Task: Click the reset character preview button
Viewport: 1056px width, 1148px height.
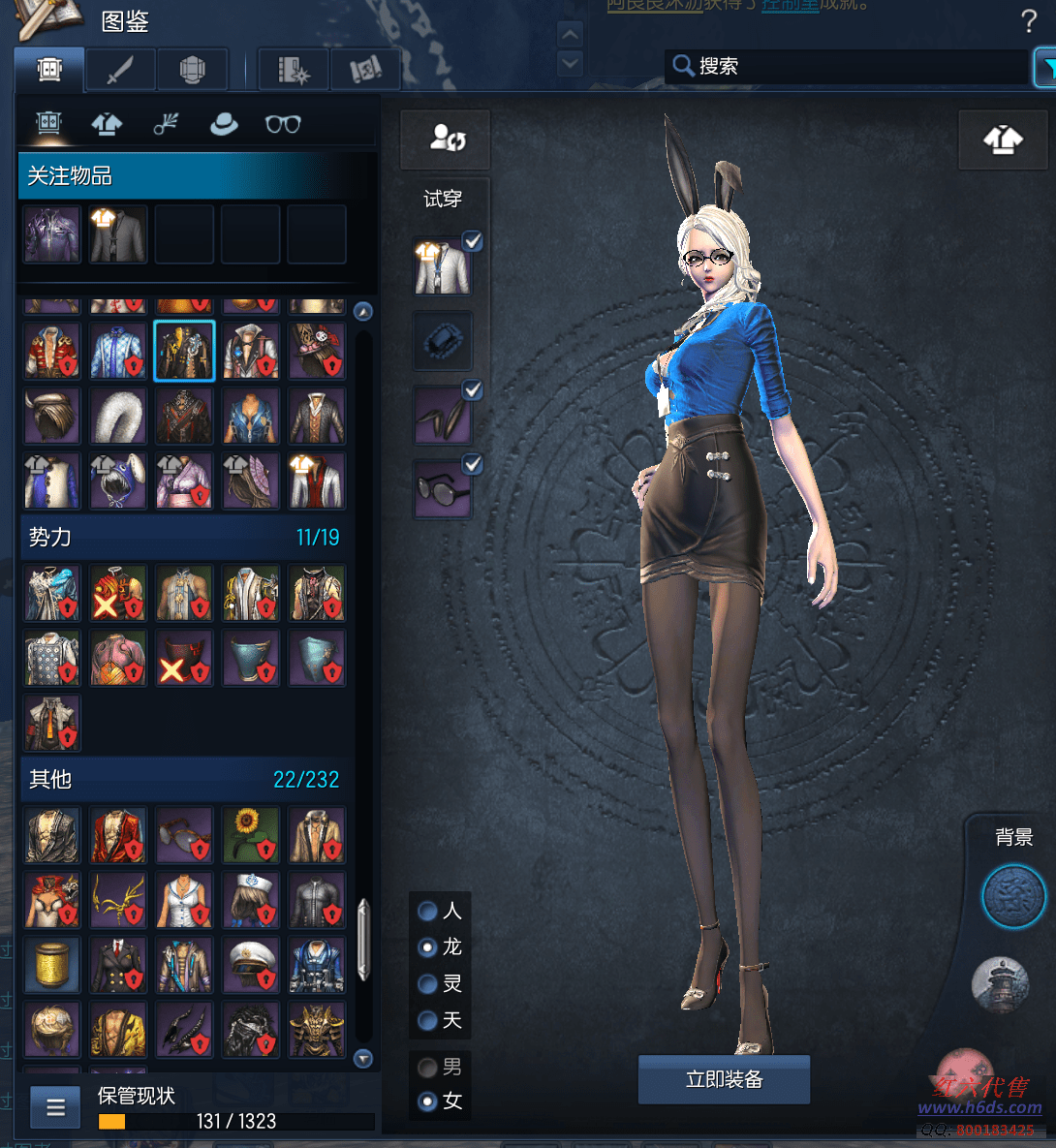Action: click(447, 140)
